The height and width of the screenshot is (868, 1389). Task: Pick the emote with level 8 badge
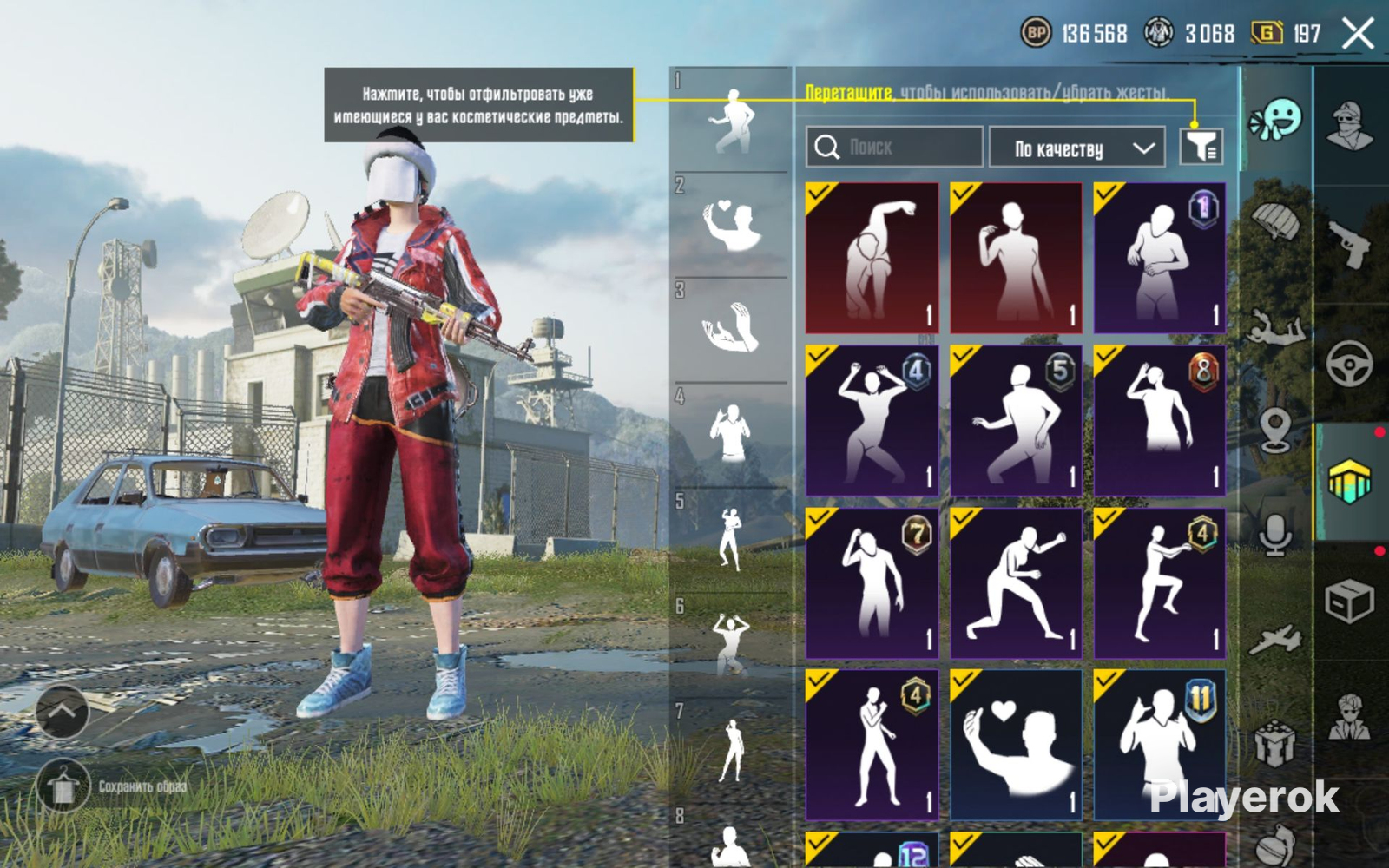pyautogui.click(x=1160, y=420)
